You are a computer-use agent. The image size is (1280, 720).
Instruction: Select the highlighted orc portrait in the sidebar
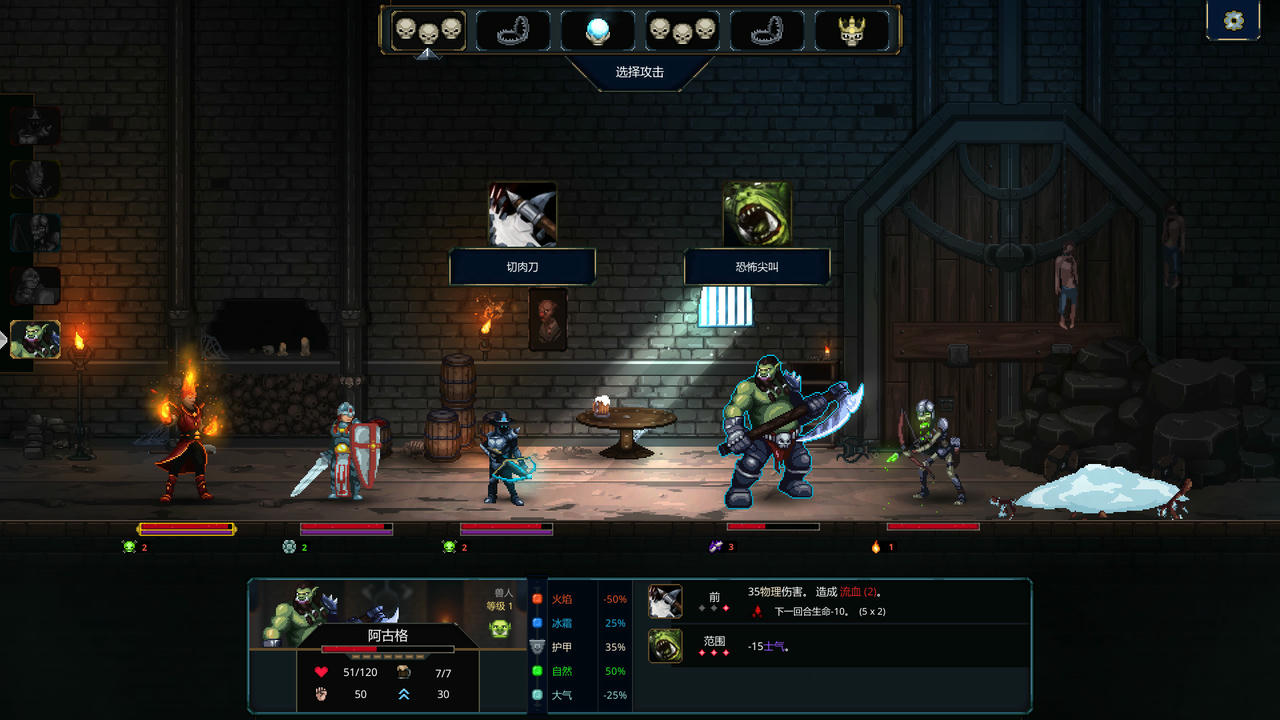click(35, 340)
